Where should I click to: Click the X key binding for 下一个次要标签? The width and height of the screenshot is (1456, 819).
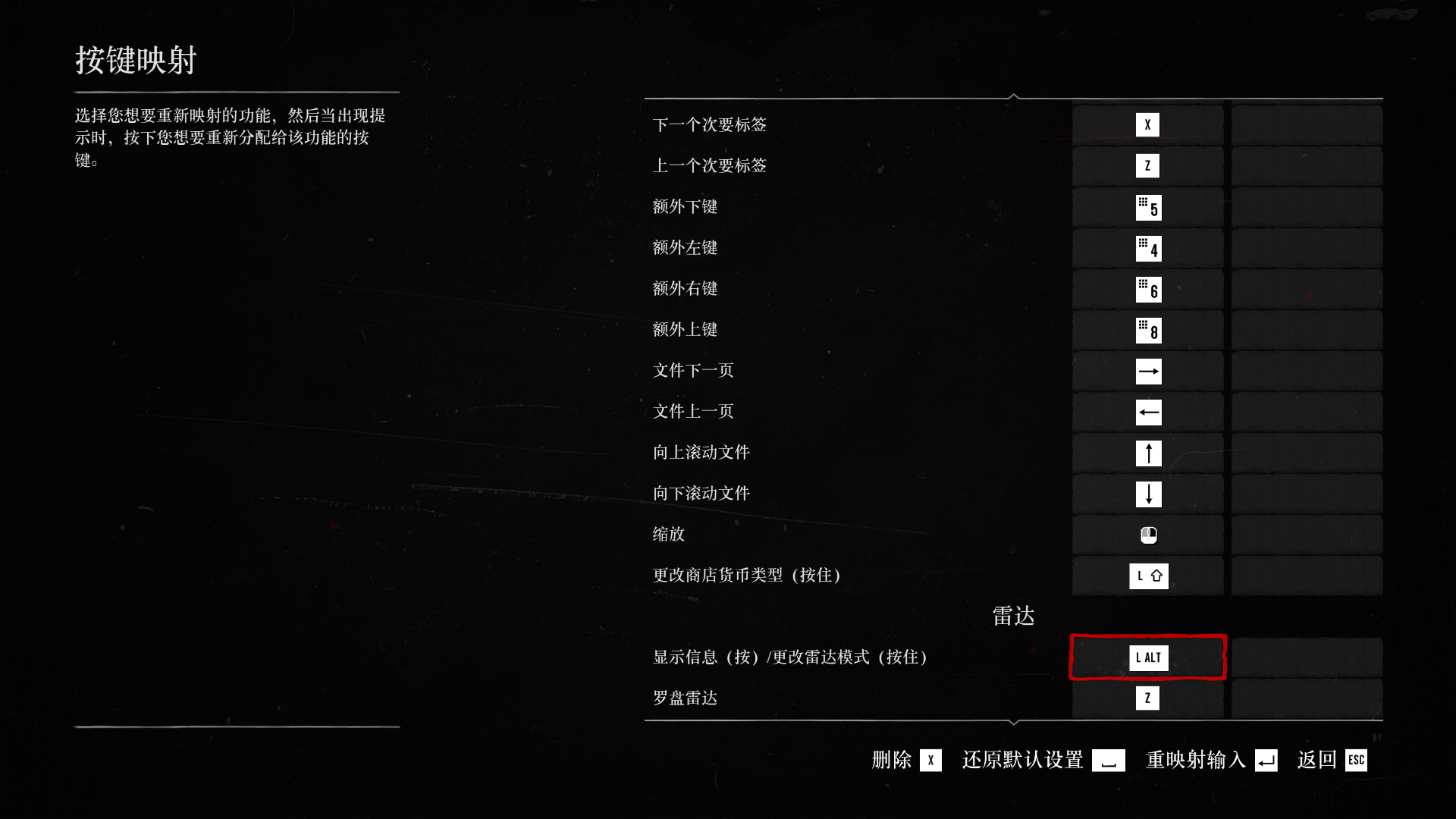click(x=1147, y=124)
